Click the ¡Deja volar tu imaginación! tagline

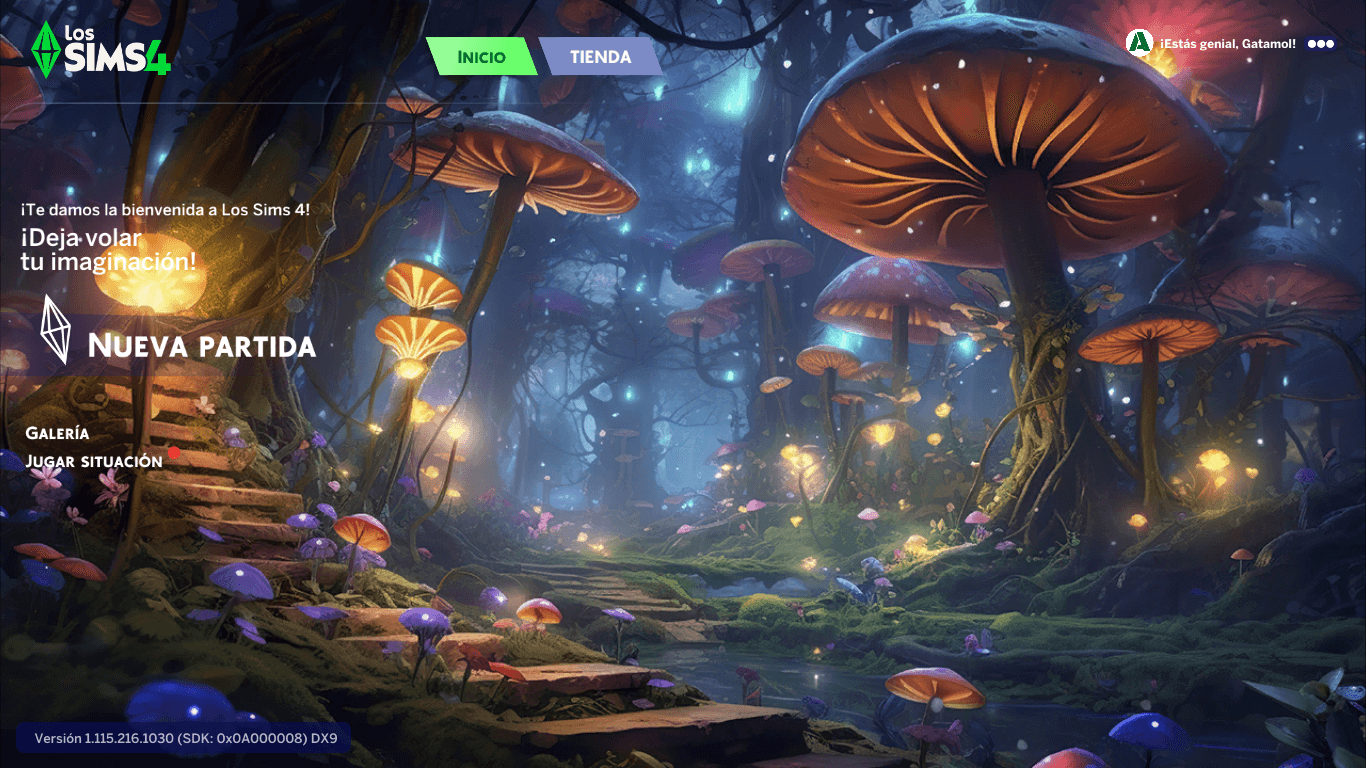(x=107, y=250)
